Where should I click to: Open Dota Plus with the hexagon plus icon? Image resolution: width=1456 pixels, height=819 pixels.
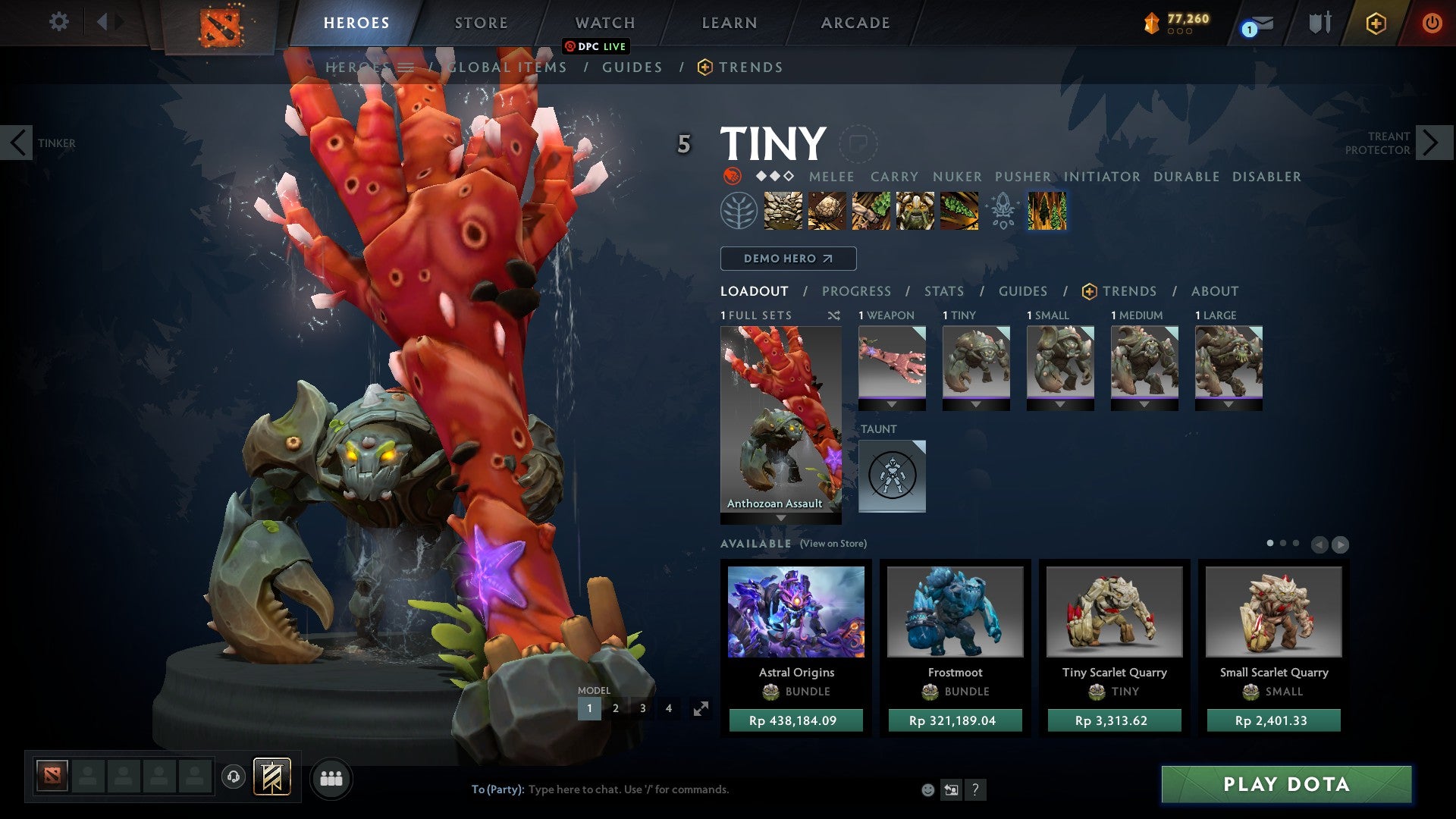tap(1376, 23)
